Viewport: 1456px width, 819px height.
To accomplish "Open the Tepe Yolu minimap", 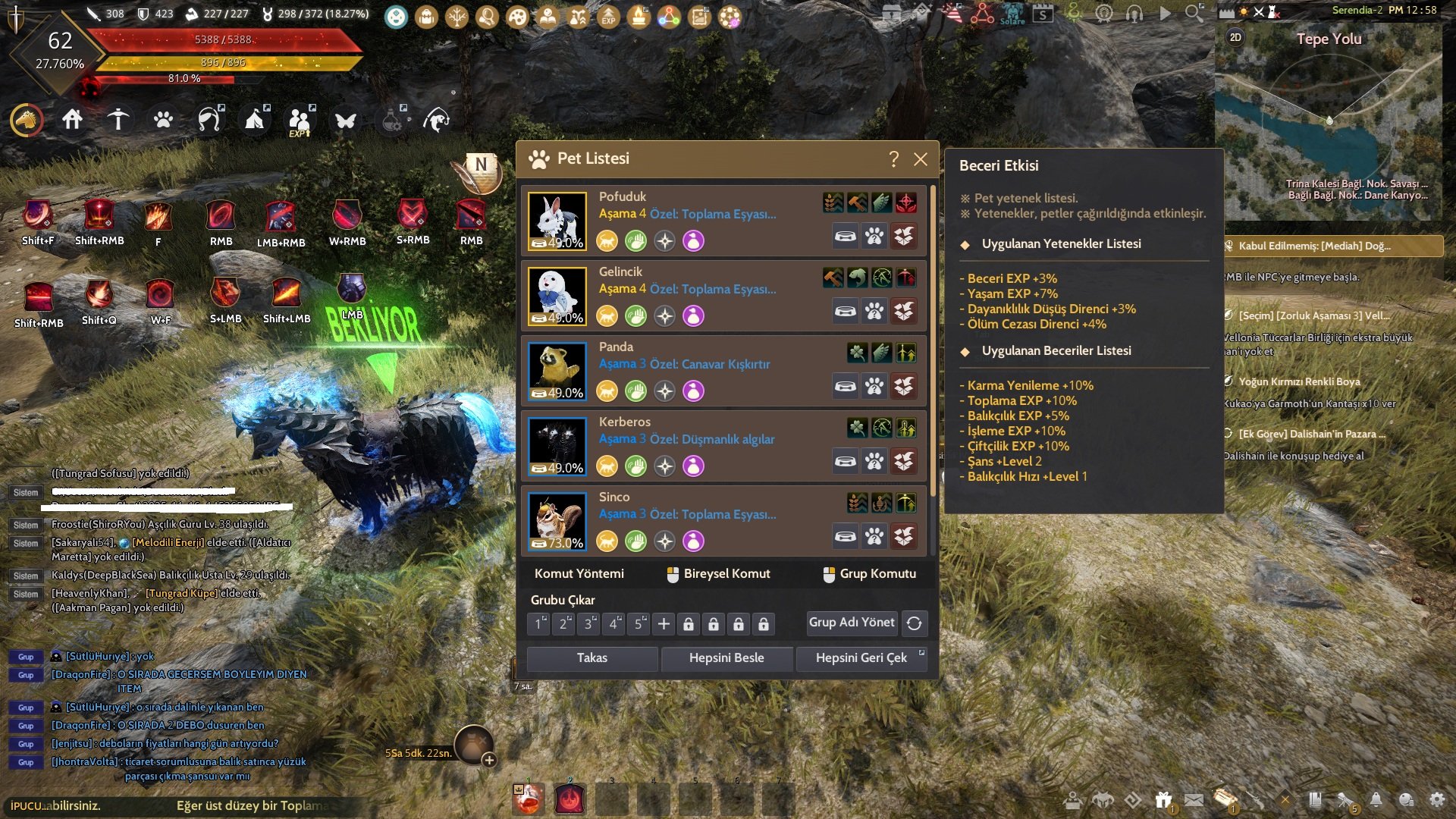I will pos(1329,121).
